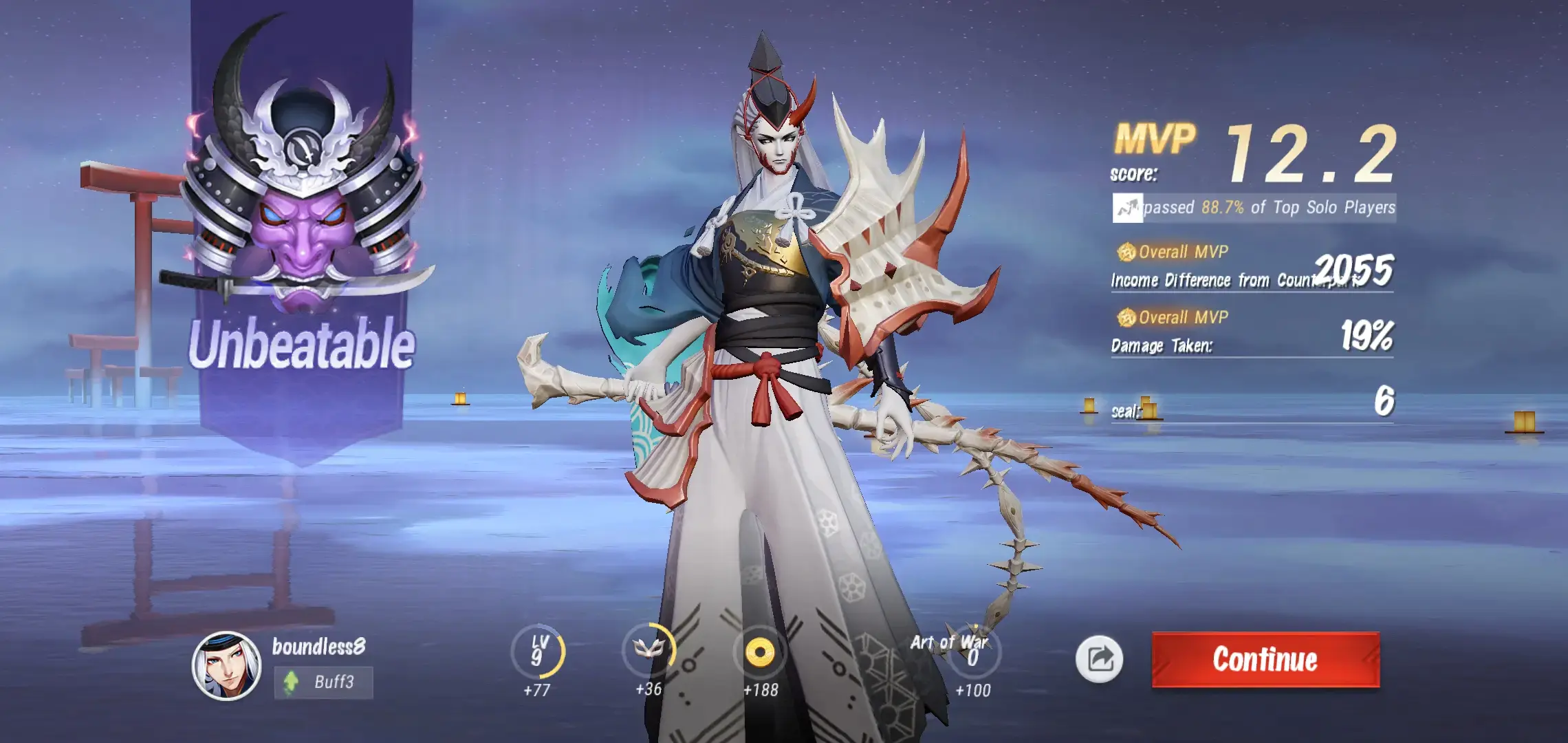Screen dimensions: 1568x743
Task: Open the share arrow button
Action: [x=1099, y=659]
